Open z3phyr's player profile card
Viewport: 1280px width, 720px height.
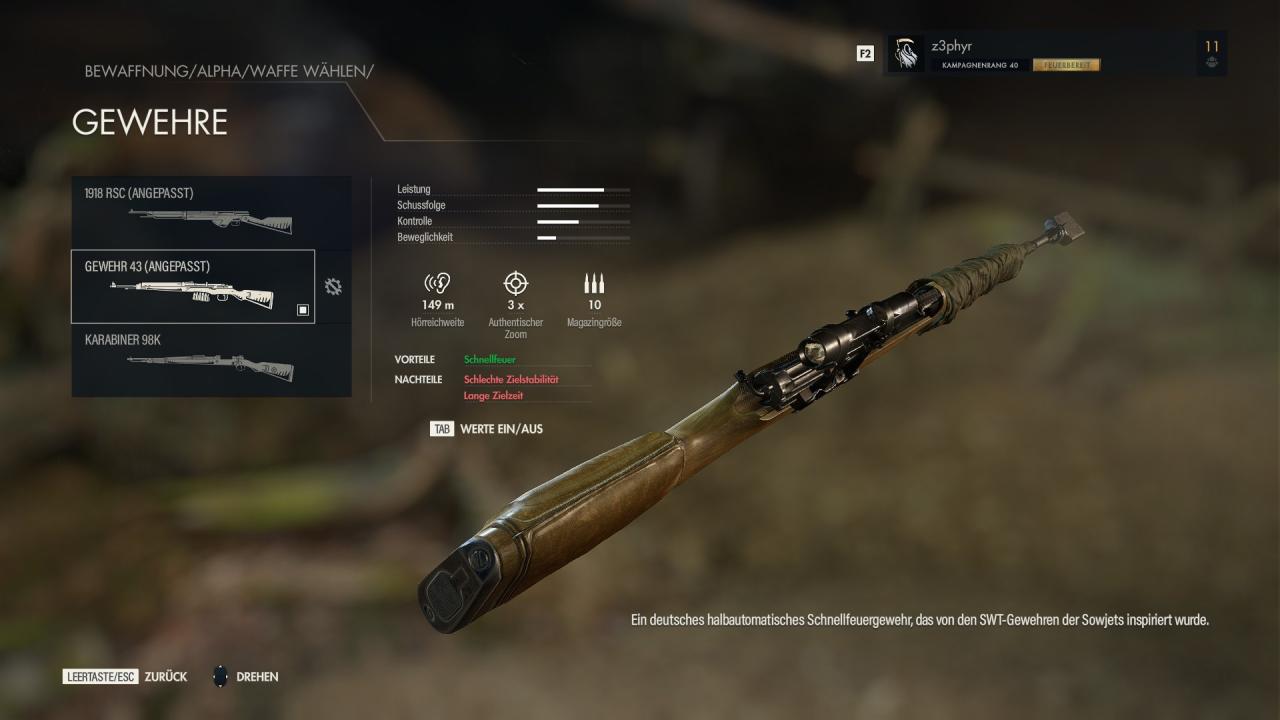[1055, 54]
